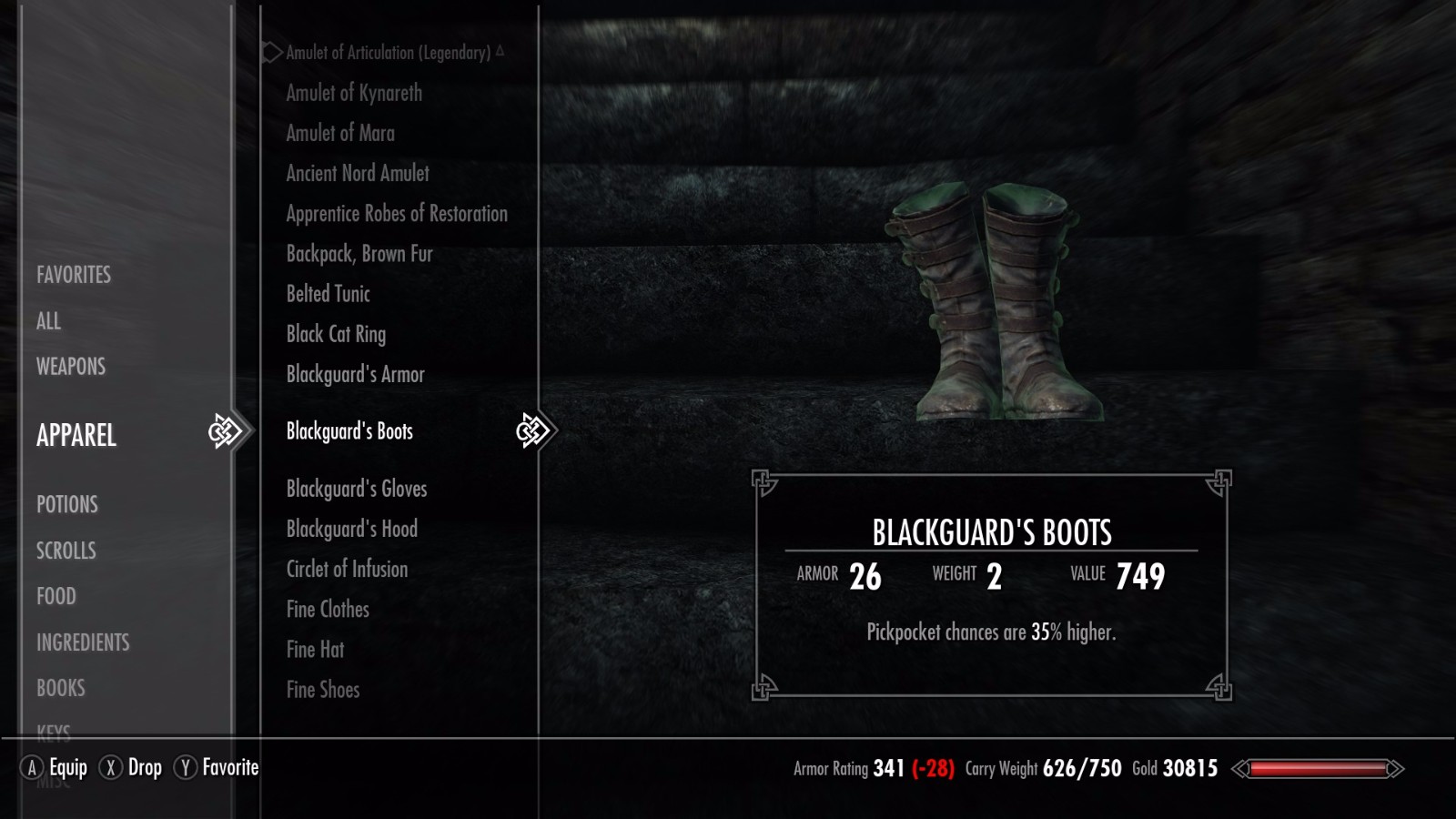
Task: Select the Brown Fur Backpack
Action: (359, 254)
